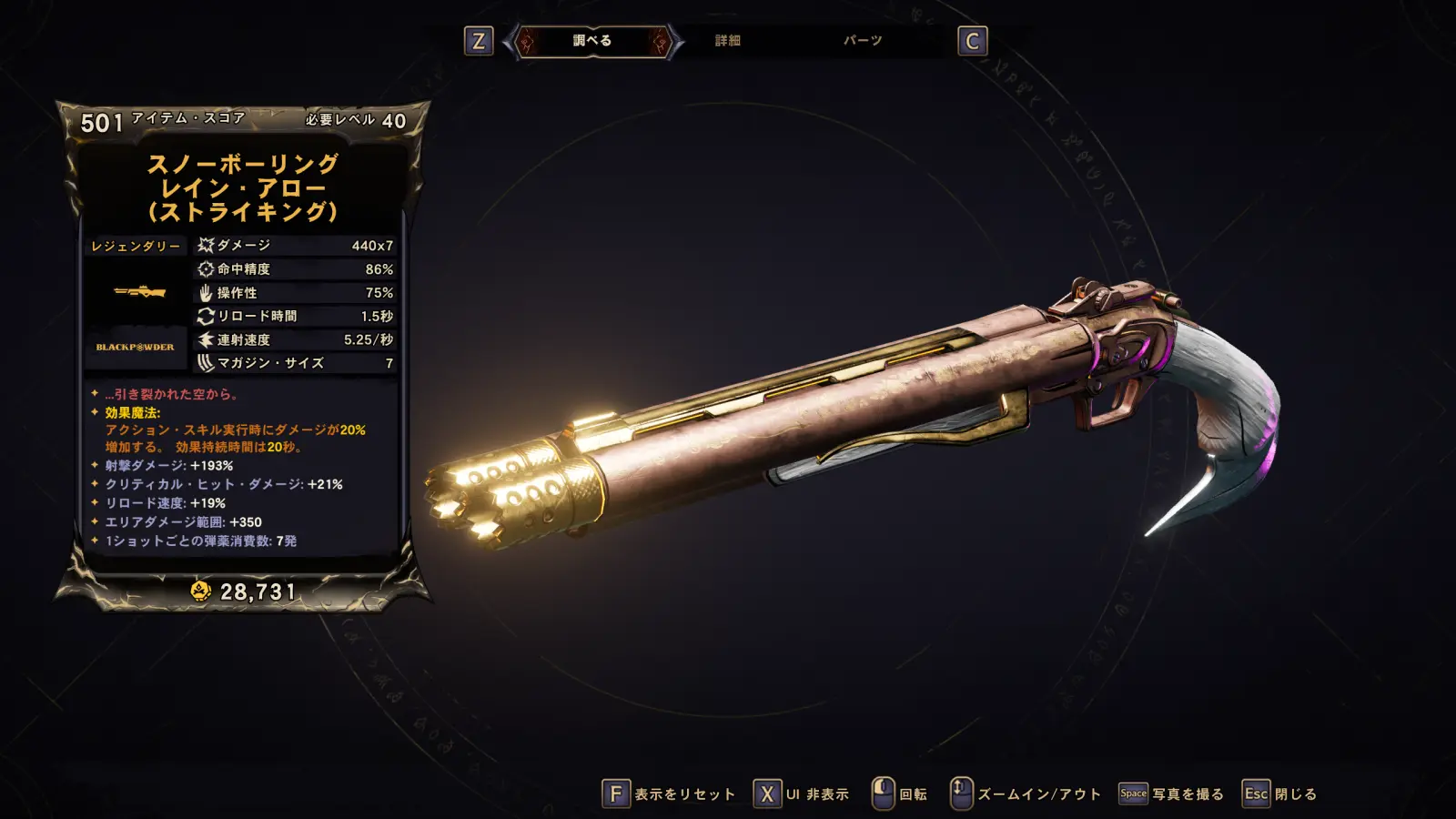Screen dimensions: 1456x819
Task: Hide the interface via UI 非表示
Action: 802,794
